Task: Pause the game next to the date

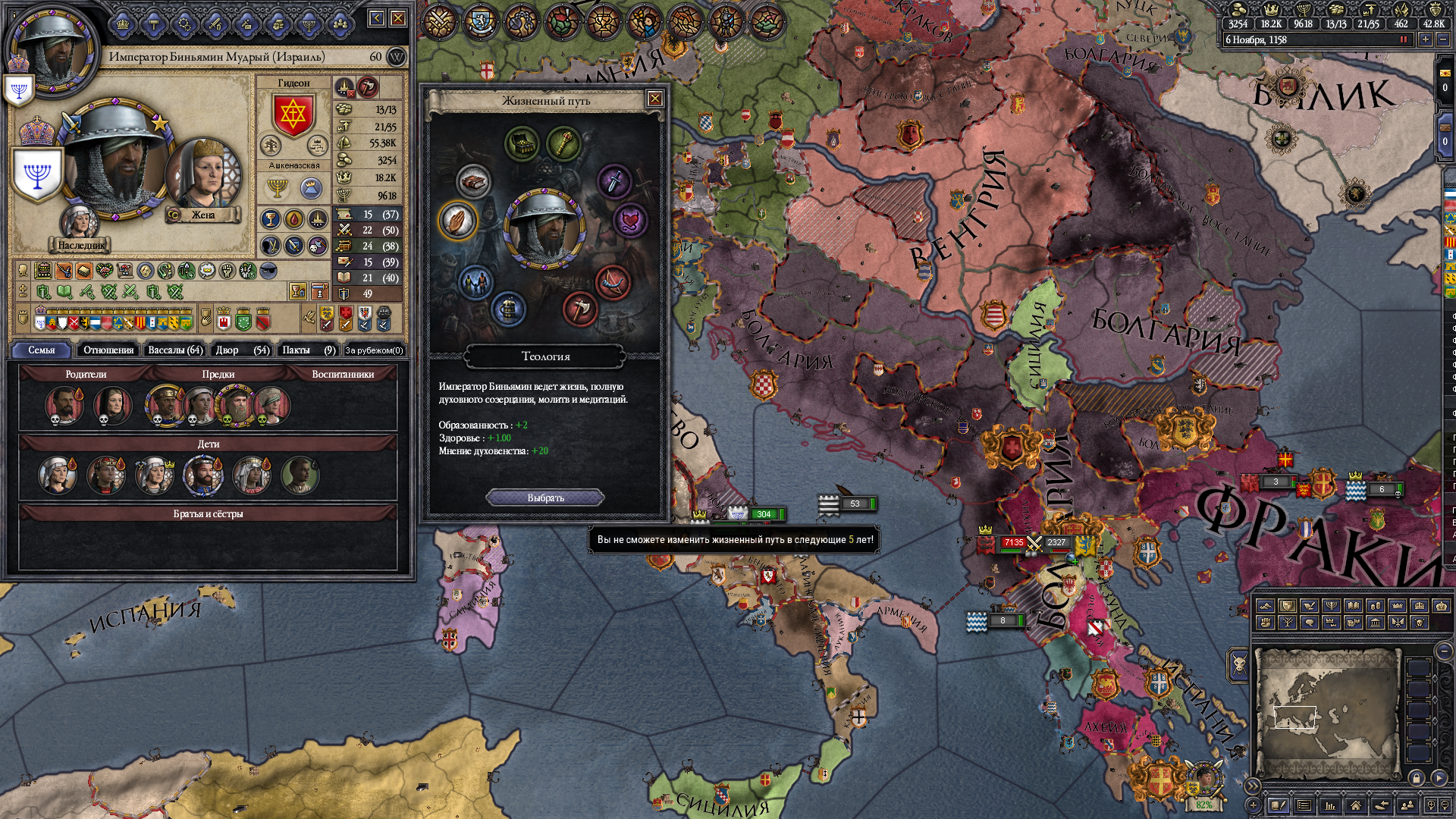Action: 1403,39
